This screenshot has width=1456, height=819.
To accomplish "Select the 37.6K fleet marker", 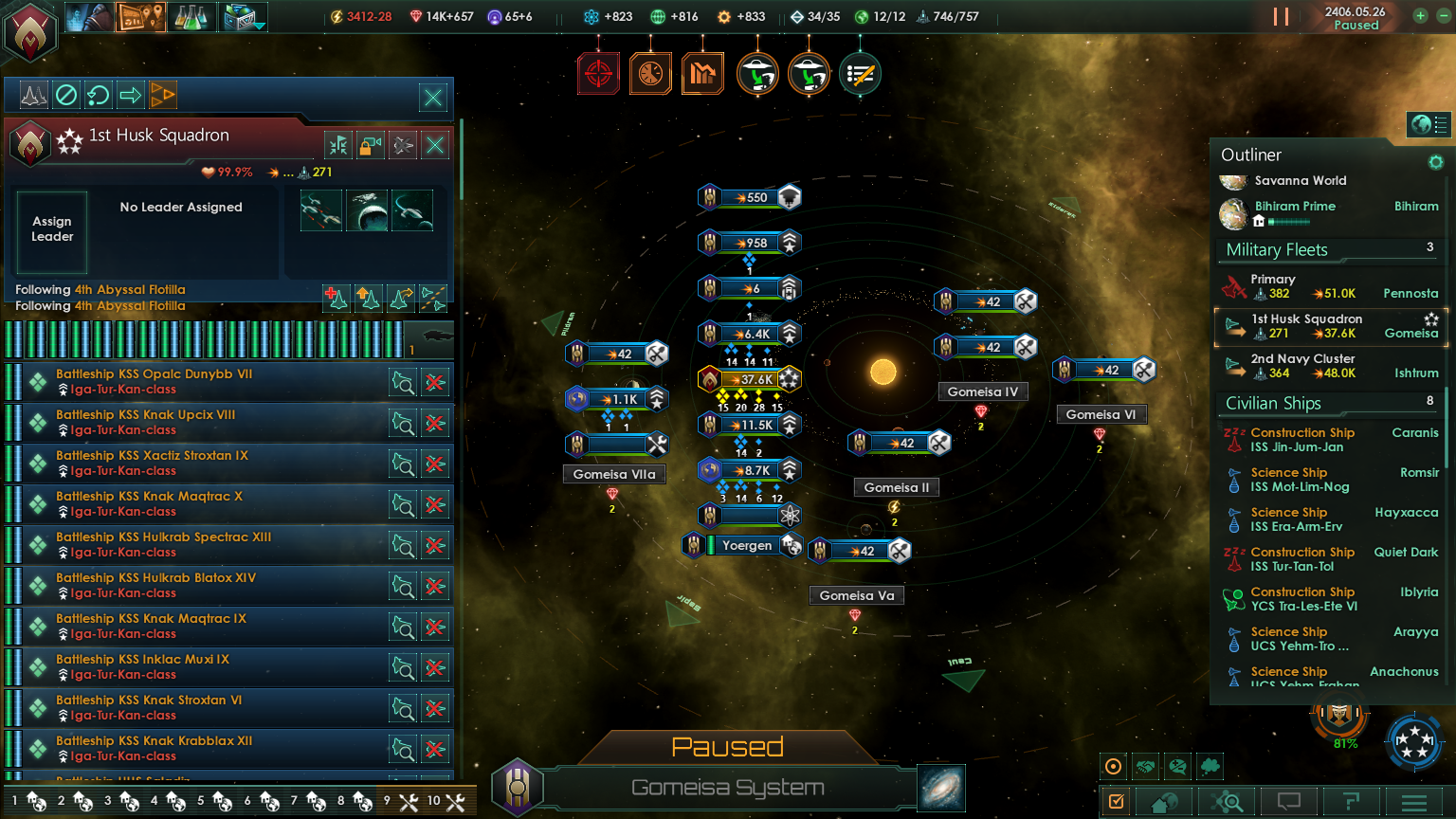I will point(750,380).
